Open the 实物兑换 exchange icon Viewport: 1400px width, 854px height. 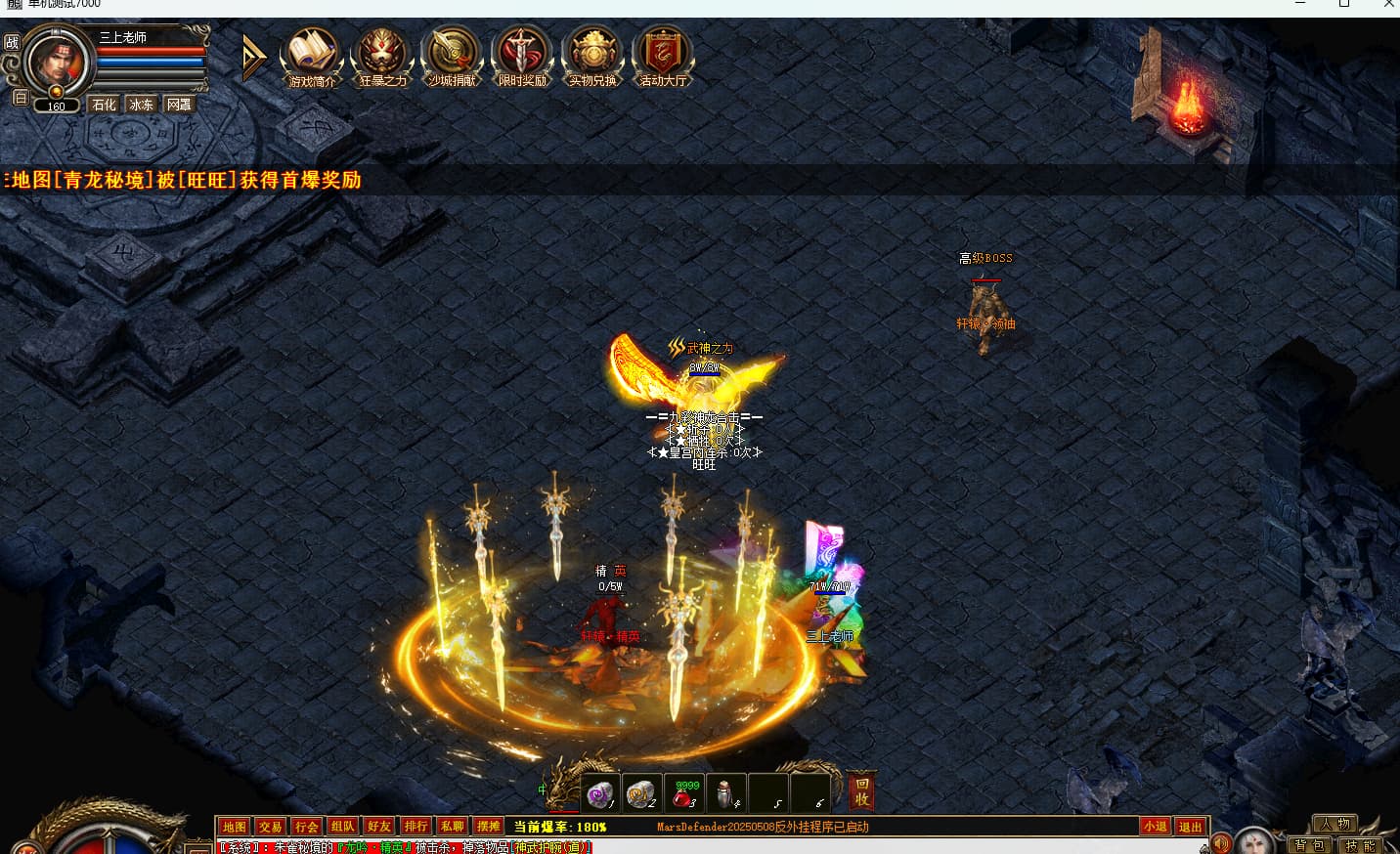pos(593,56)
